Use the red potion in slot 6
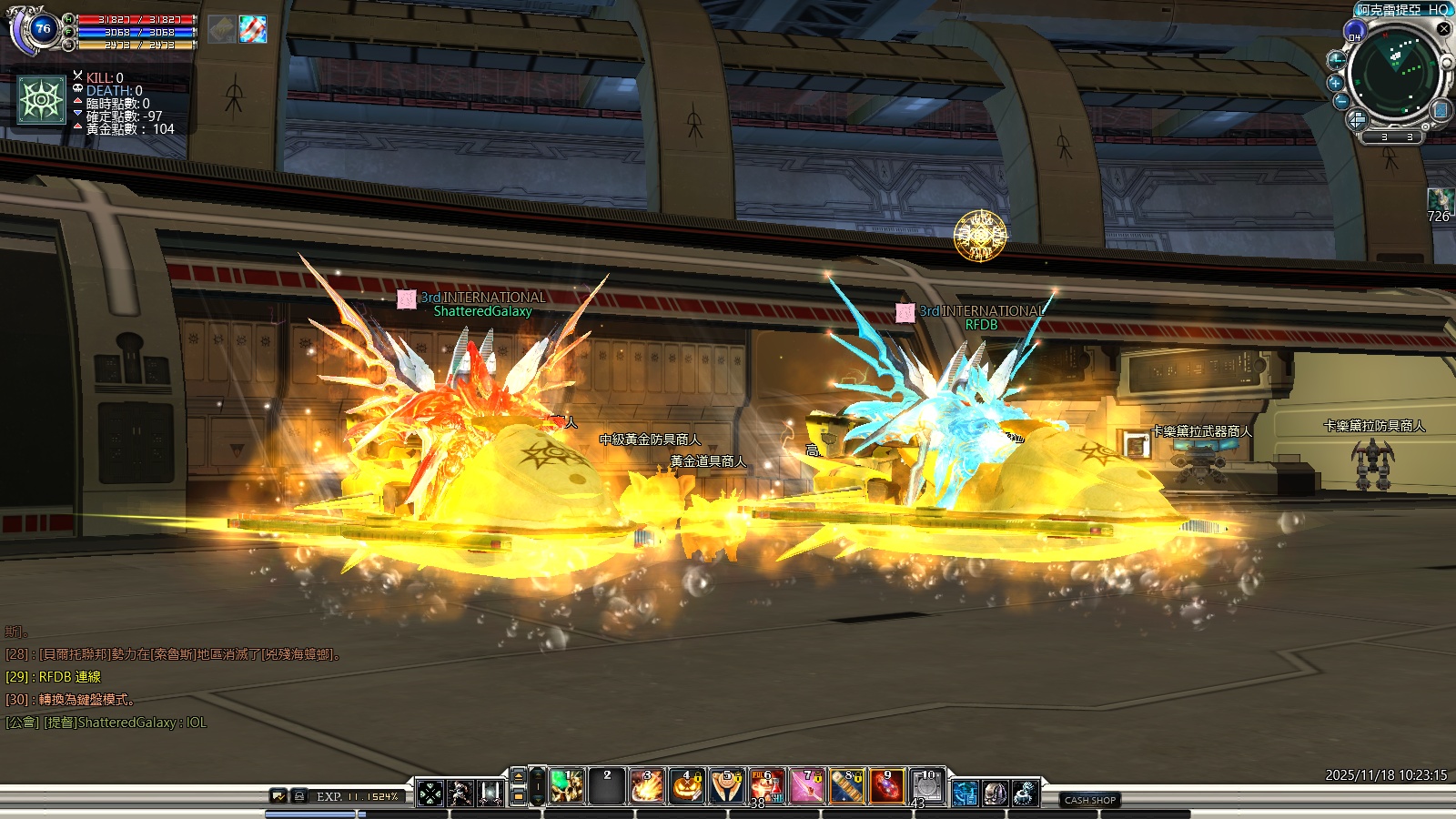Screen dimensions: 1456x819 pos(767,786)
